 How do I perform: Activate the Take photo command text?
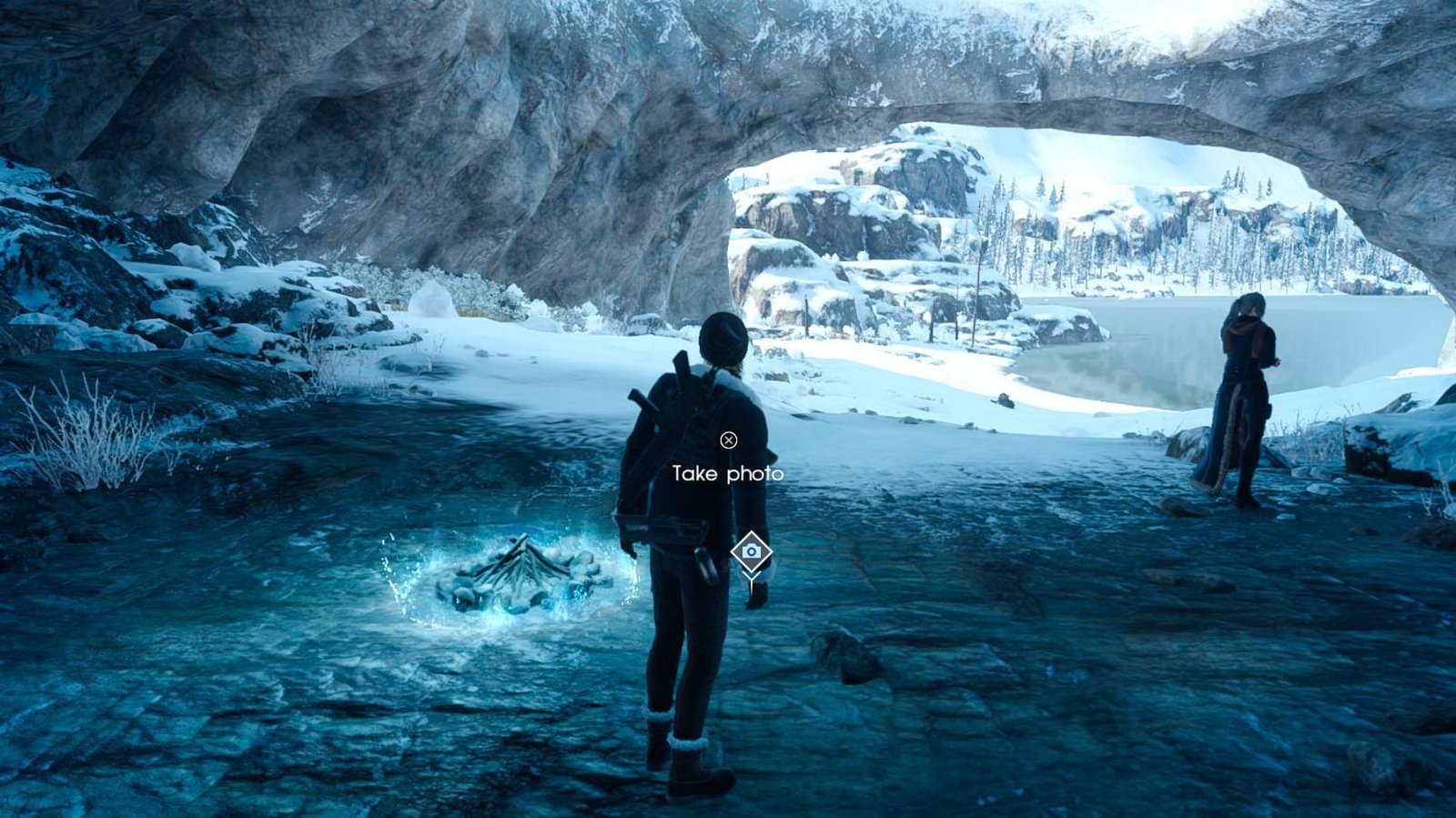coord(728,473)
